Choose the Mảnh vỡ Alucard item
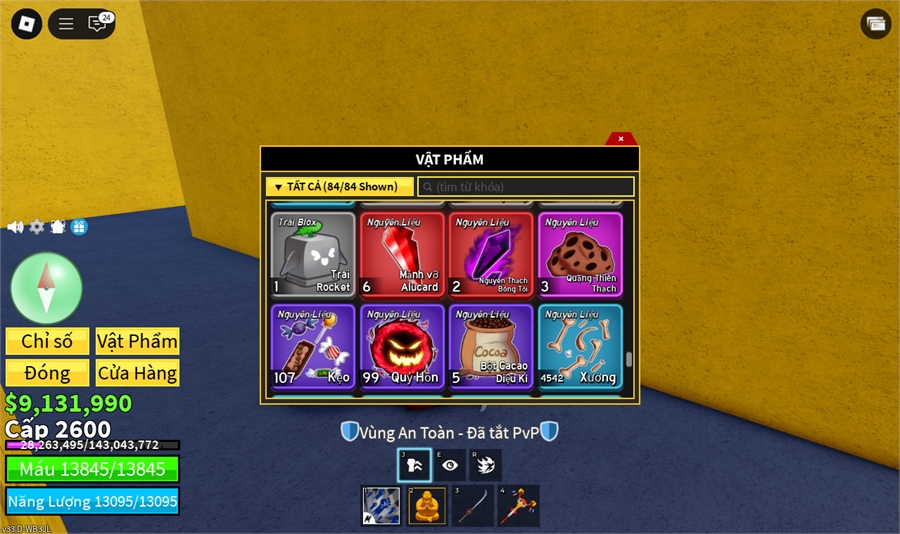900x534 pixels. [402, 254]
